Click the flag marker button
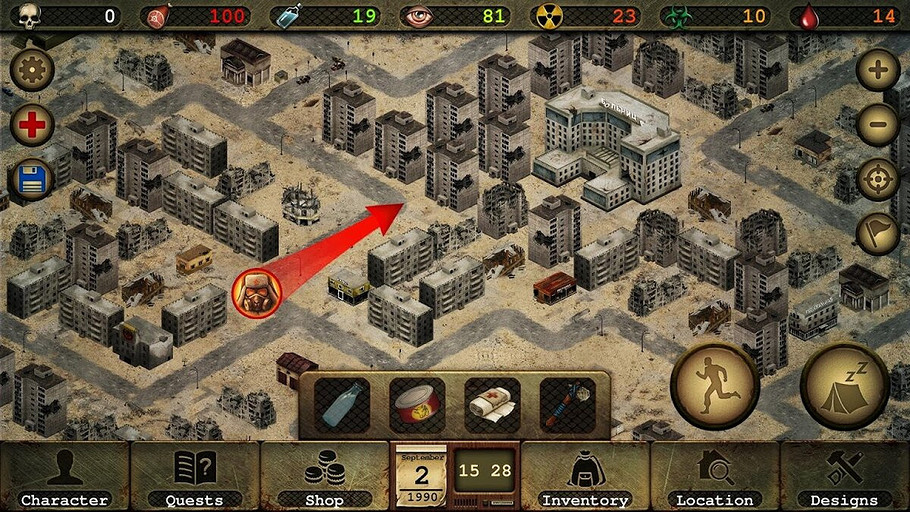Image resolution: width=910 pixels, height=512 pixels. [878, 234]
